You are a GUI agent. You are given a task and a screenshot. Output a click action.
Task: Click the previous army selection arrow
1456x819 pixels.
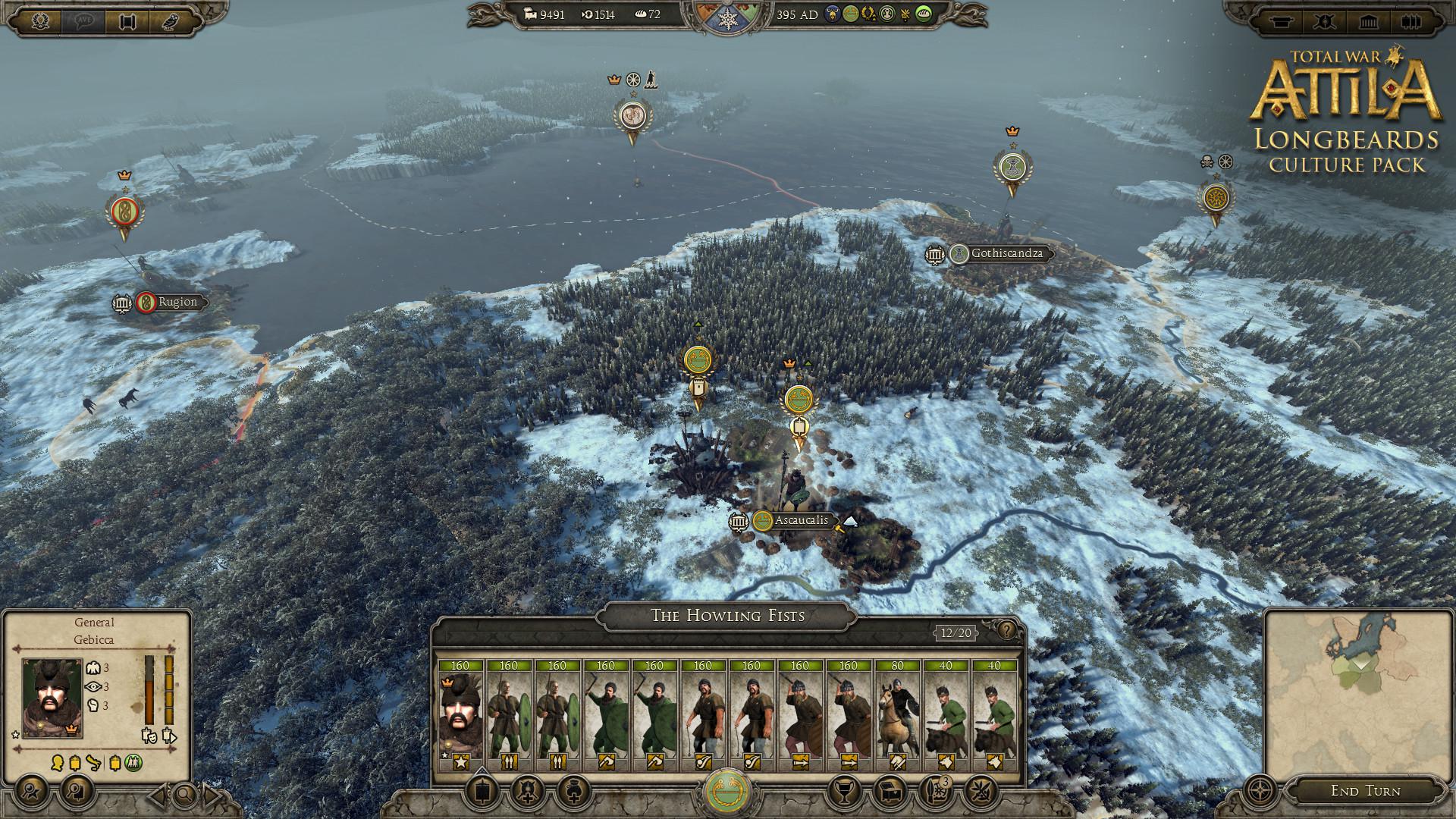pyautogui.click(x=157, y=796)
